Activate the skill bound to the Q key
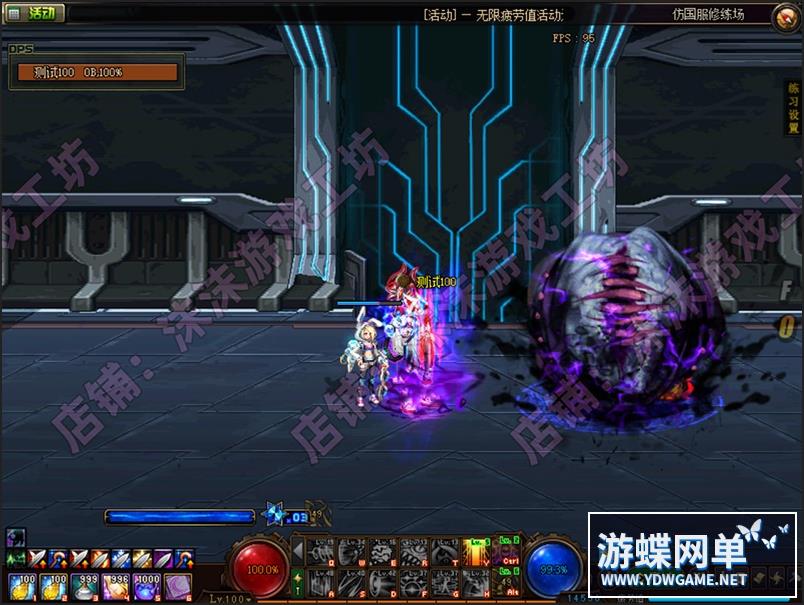The width and height of the screenshot is (804, 605). (x=321, y=552)
